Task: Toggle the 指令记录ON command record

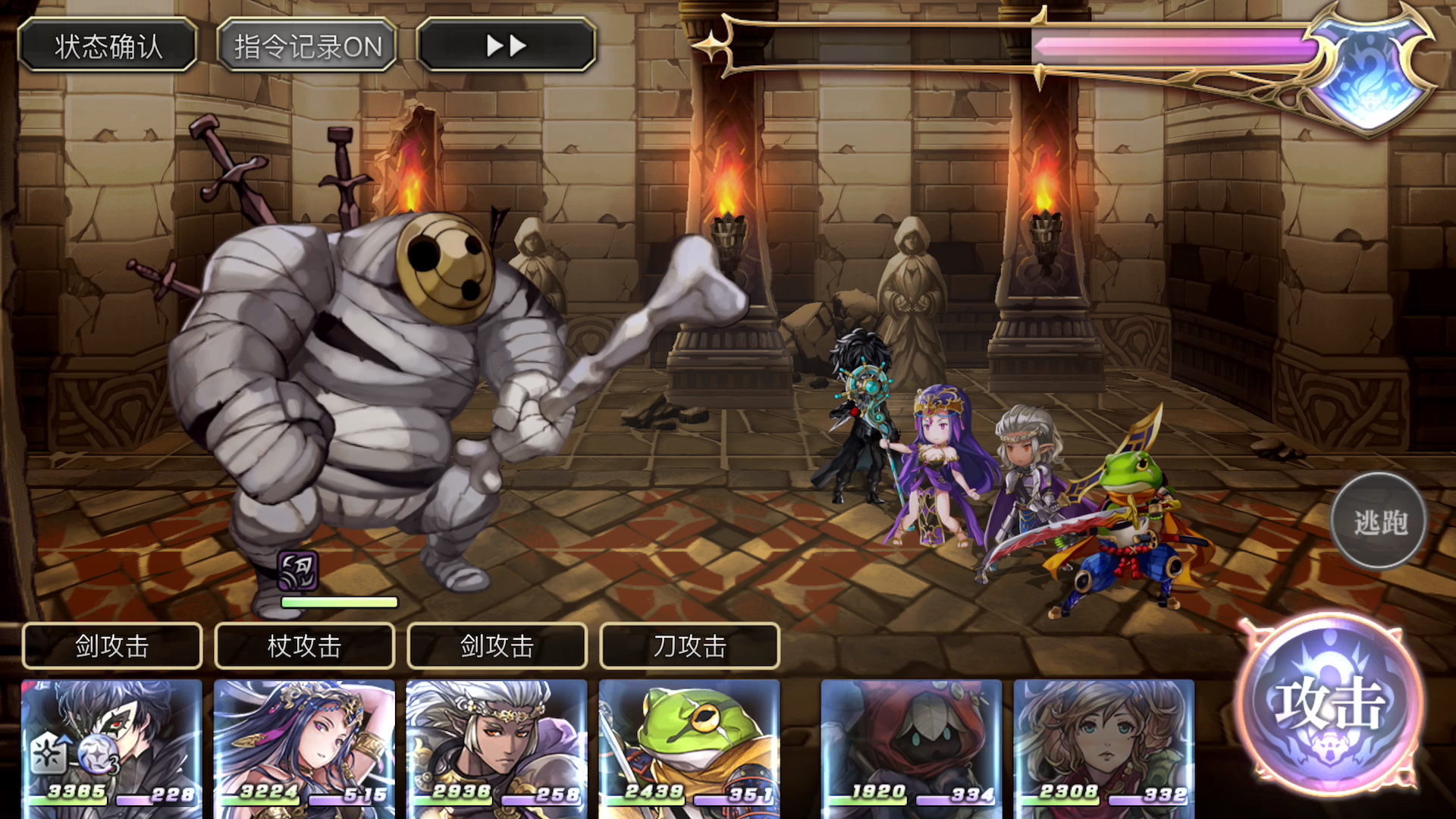Action: 307,46
